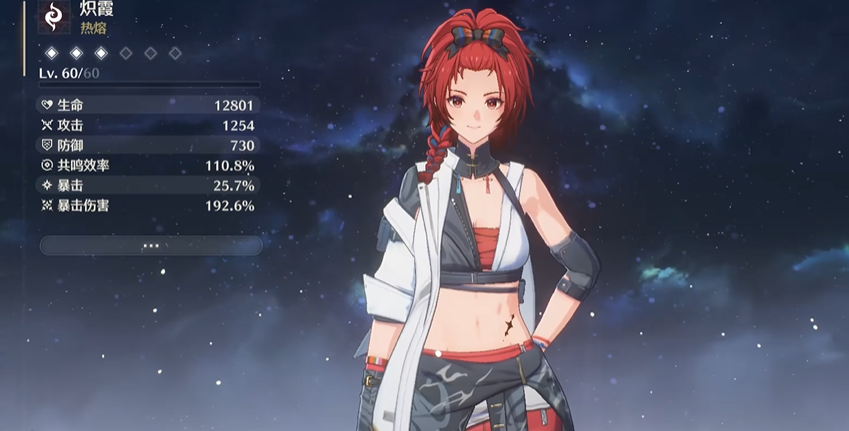This screenshot has height=431, width=849.
Task: Expand the full stats list with the ellipsis button
Action: point(151,245)
